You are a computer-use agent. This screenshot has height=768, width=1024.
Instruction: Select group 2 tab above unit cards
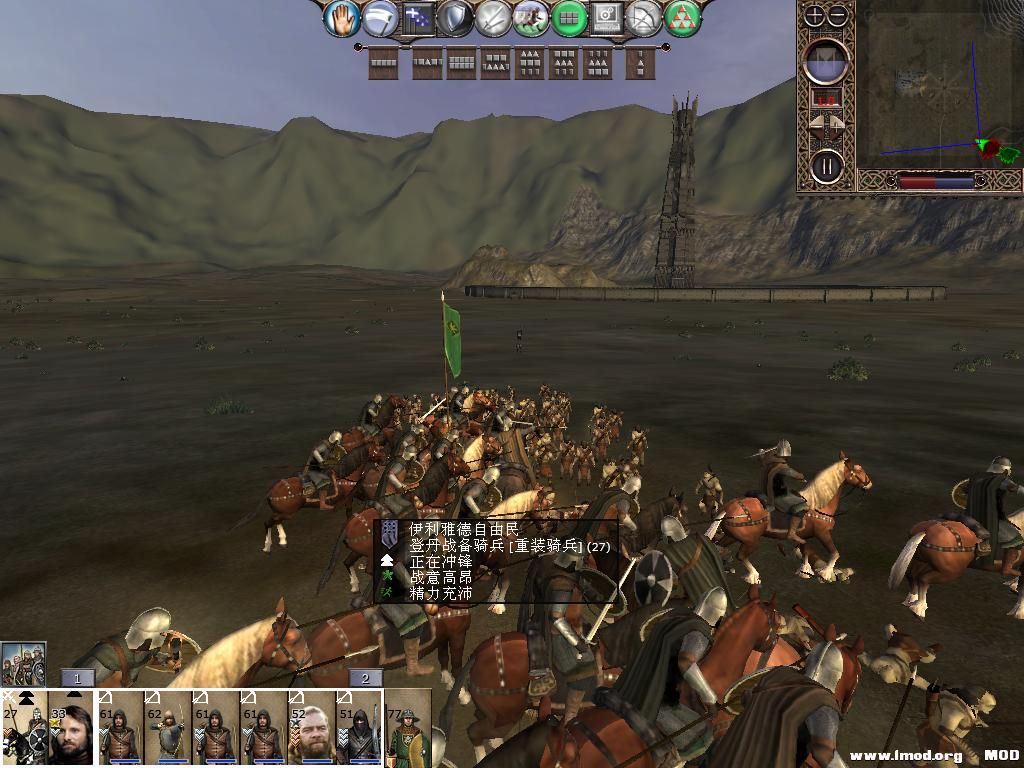coord(366,678)
